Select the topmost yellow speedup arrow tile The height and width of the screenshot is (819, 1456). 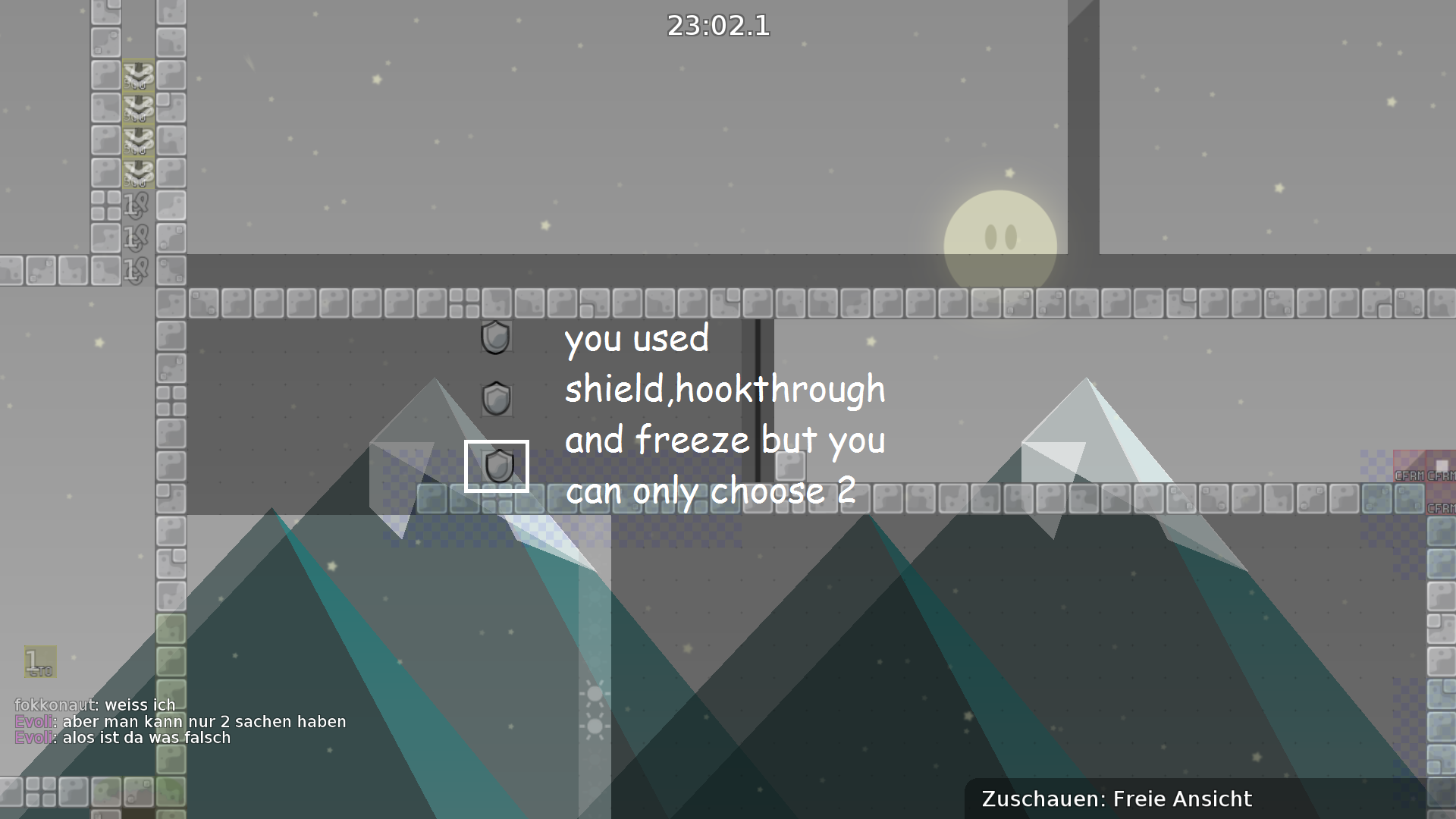[x=137, y=76]
